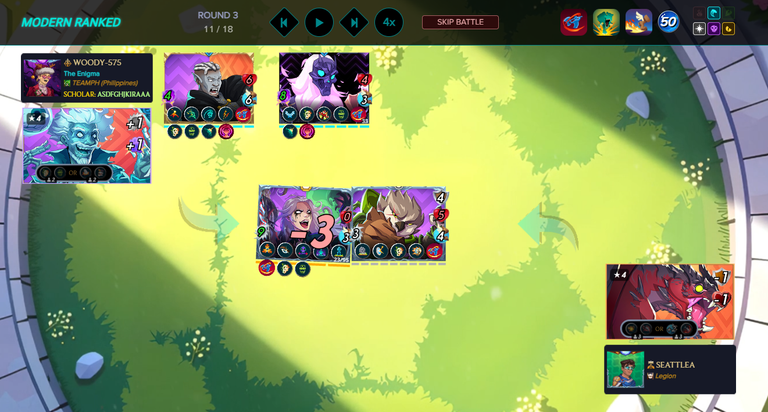768x412 pixels.
Task: Select the brown hooded enemy monster card
Action: point(397,224)
